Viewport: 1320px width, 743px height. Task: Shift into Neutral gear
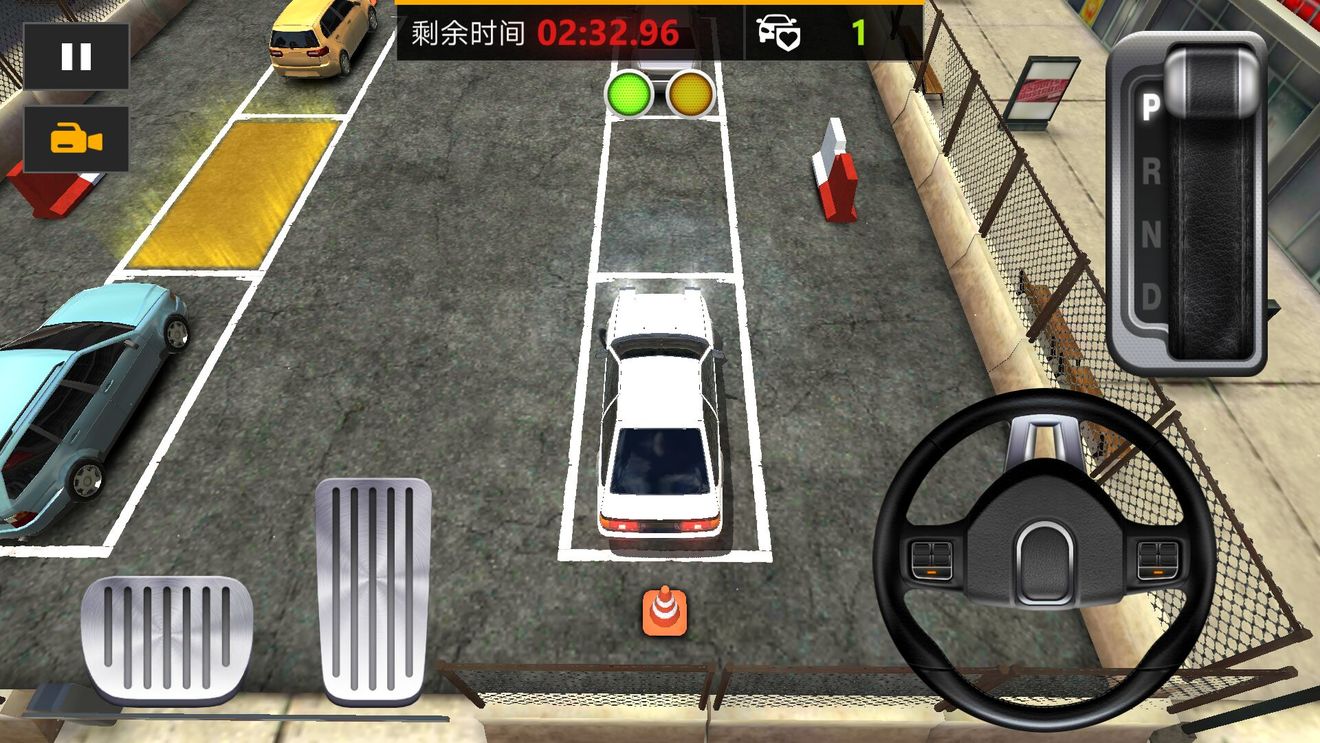[1149, 238]
